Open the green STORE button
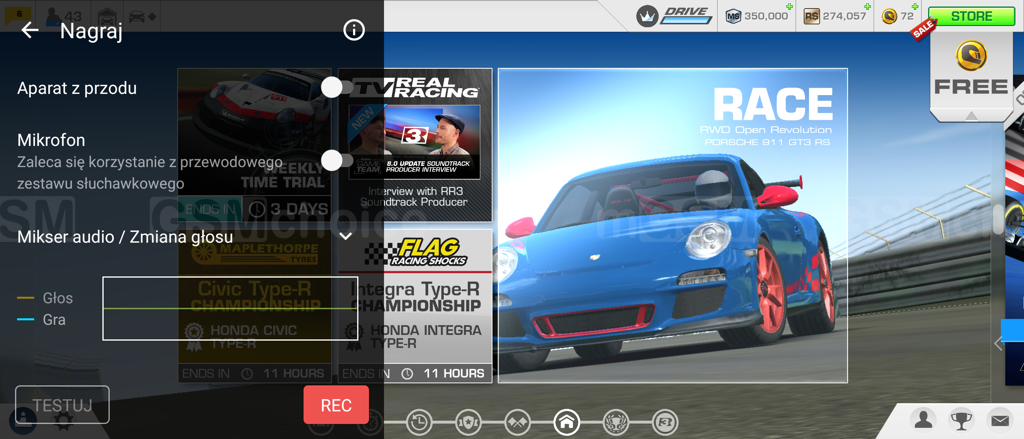Viewport: 1024px width, 439px height. click(x=971, y=16)
